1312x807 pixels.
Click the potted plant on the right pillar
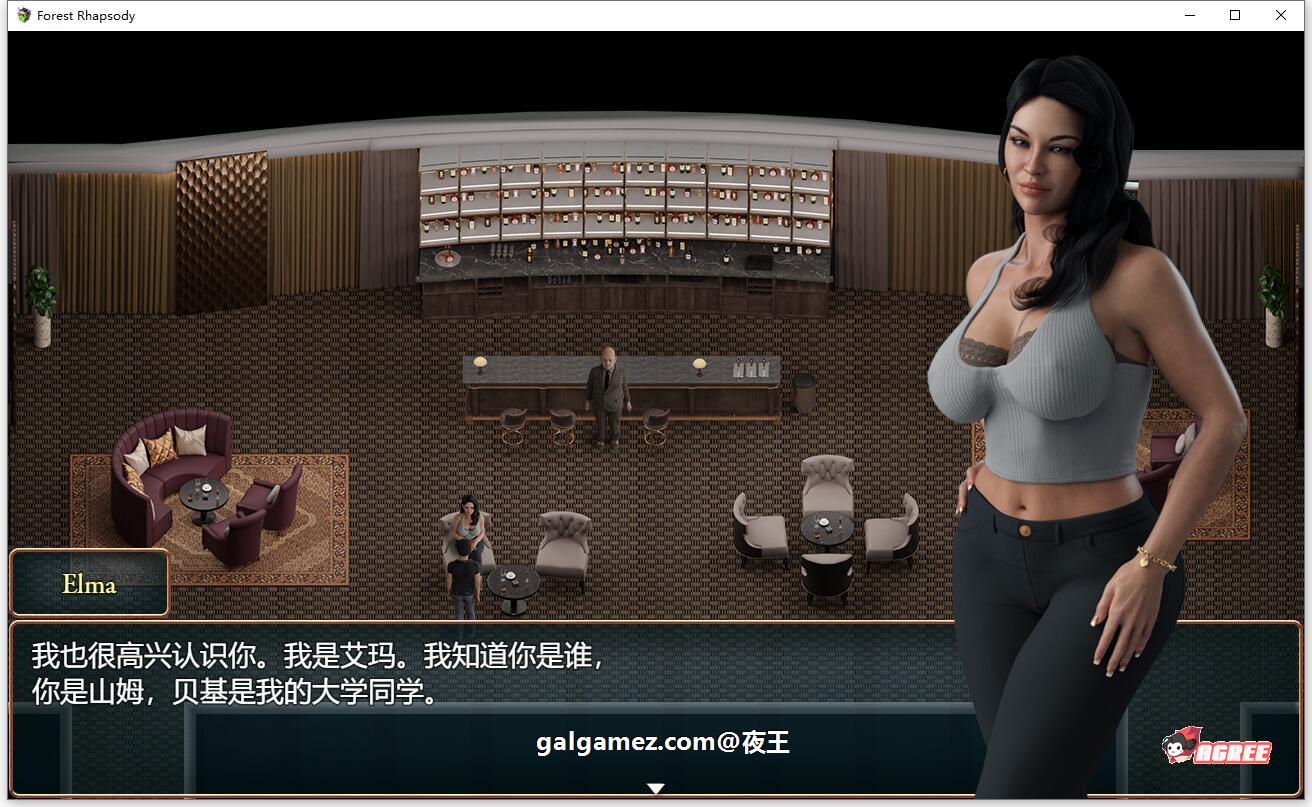[1274, 295]
